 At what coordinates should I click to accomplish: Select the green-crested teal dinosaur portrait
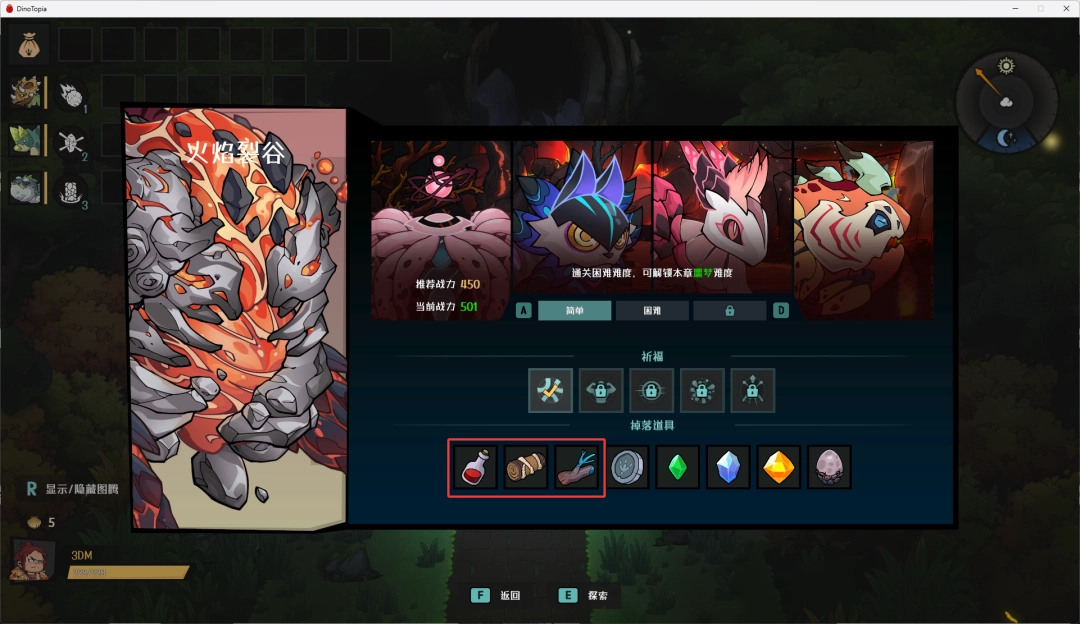(x=26, y=140)
